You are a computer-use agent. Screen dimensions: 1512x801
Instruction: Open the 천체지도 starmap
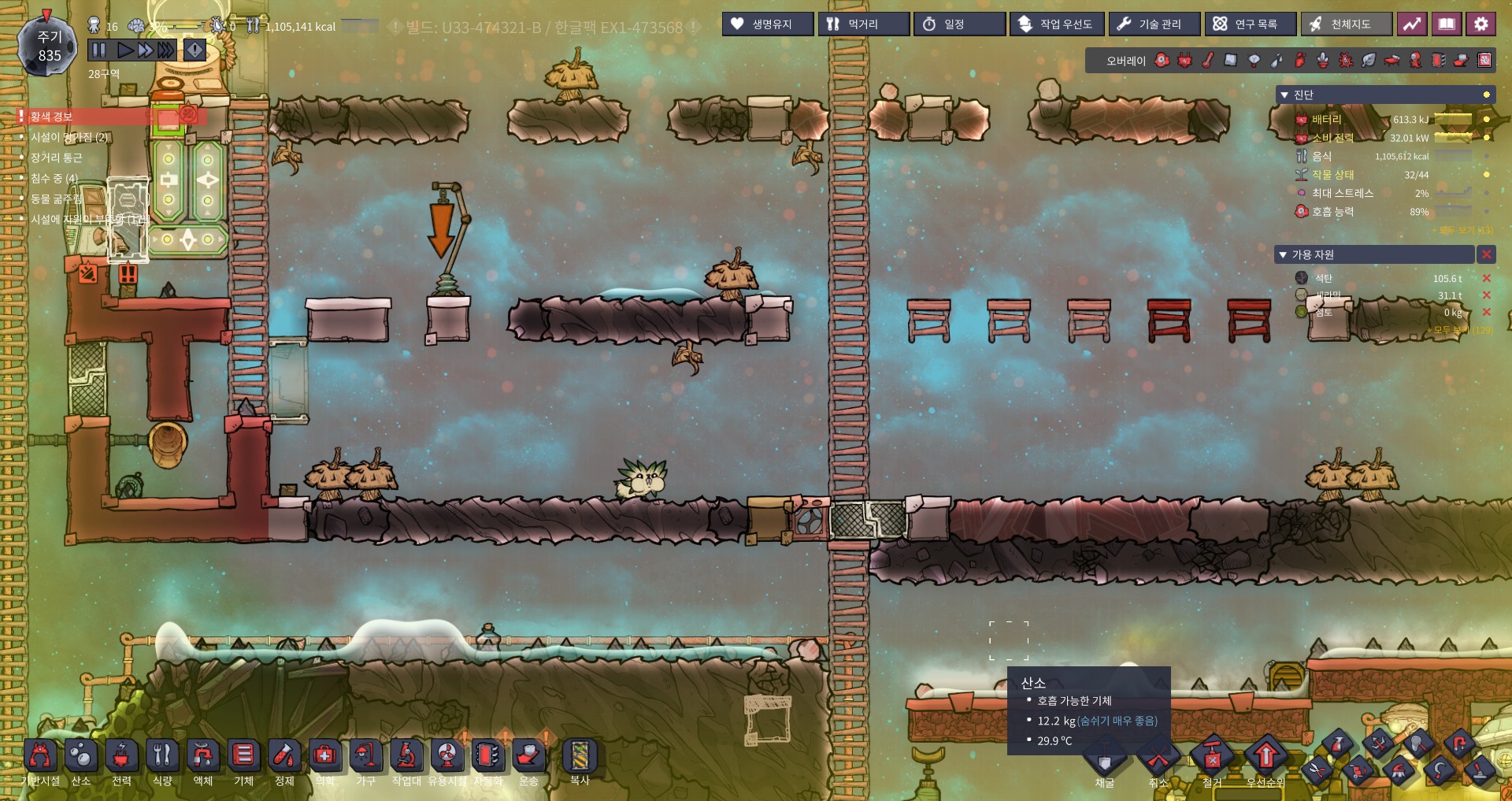coord(1346,24)
